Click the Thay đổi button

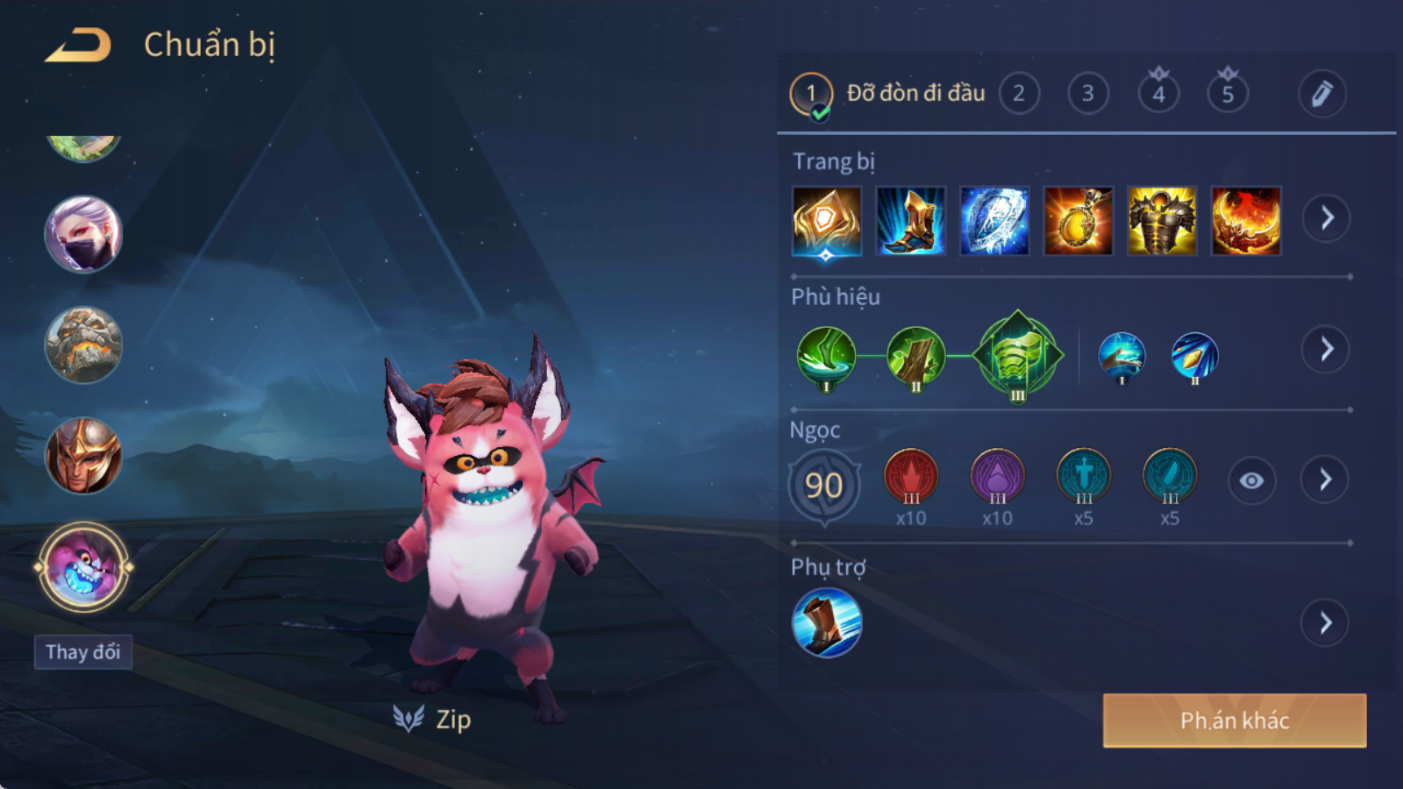pos(83,652)
